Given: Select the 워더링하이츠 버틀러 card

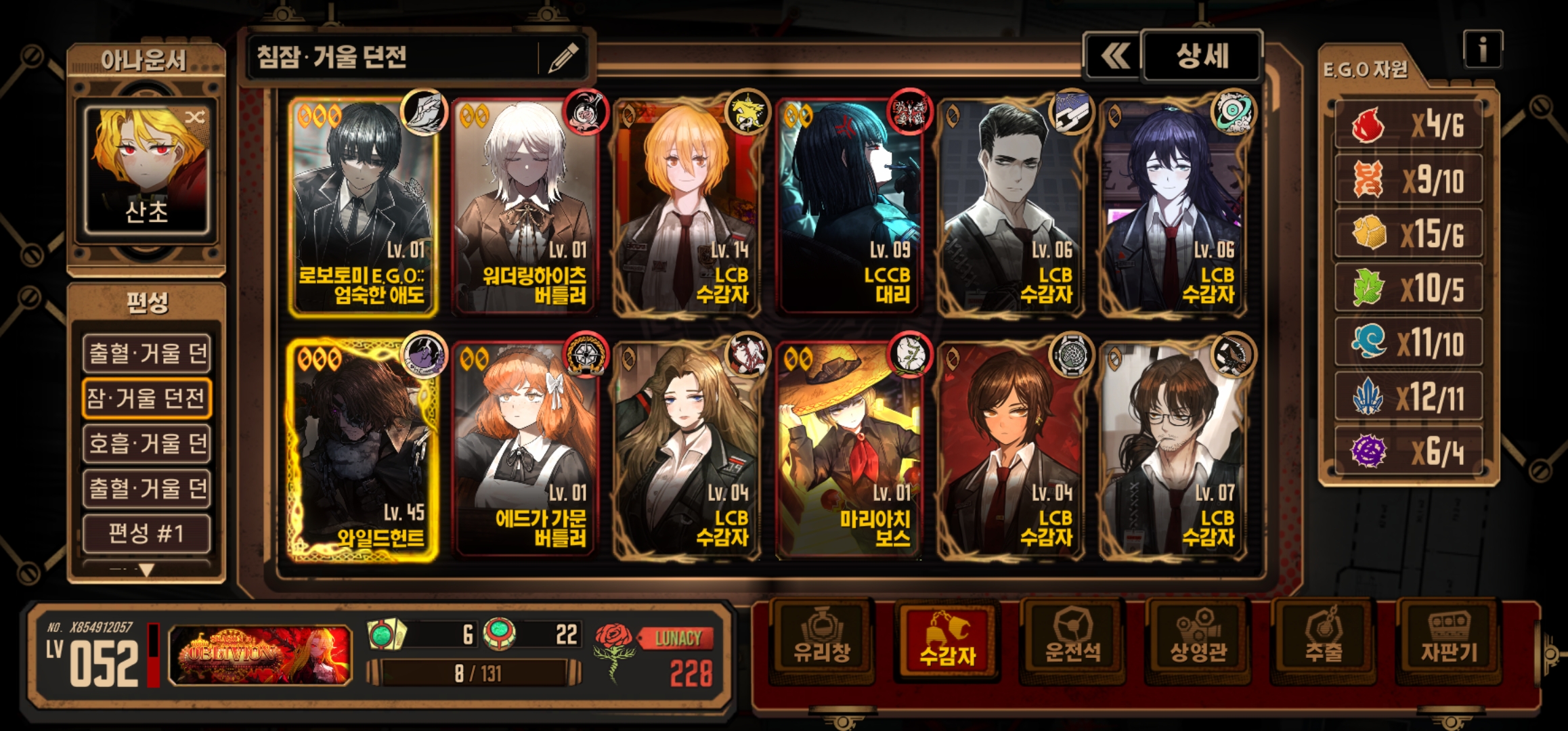Looking at the screenshot, I should point(525,206).
